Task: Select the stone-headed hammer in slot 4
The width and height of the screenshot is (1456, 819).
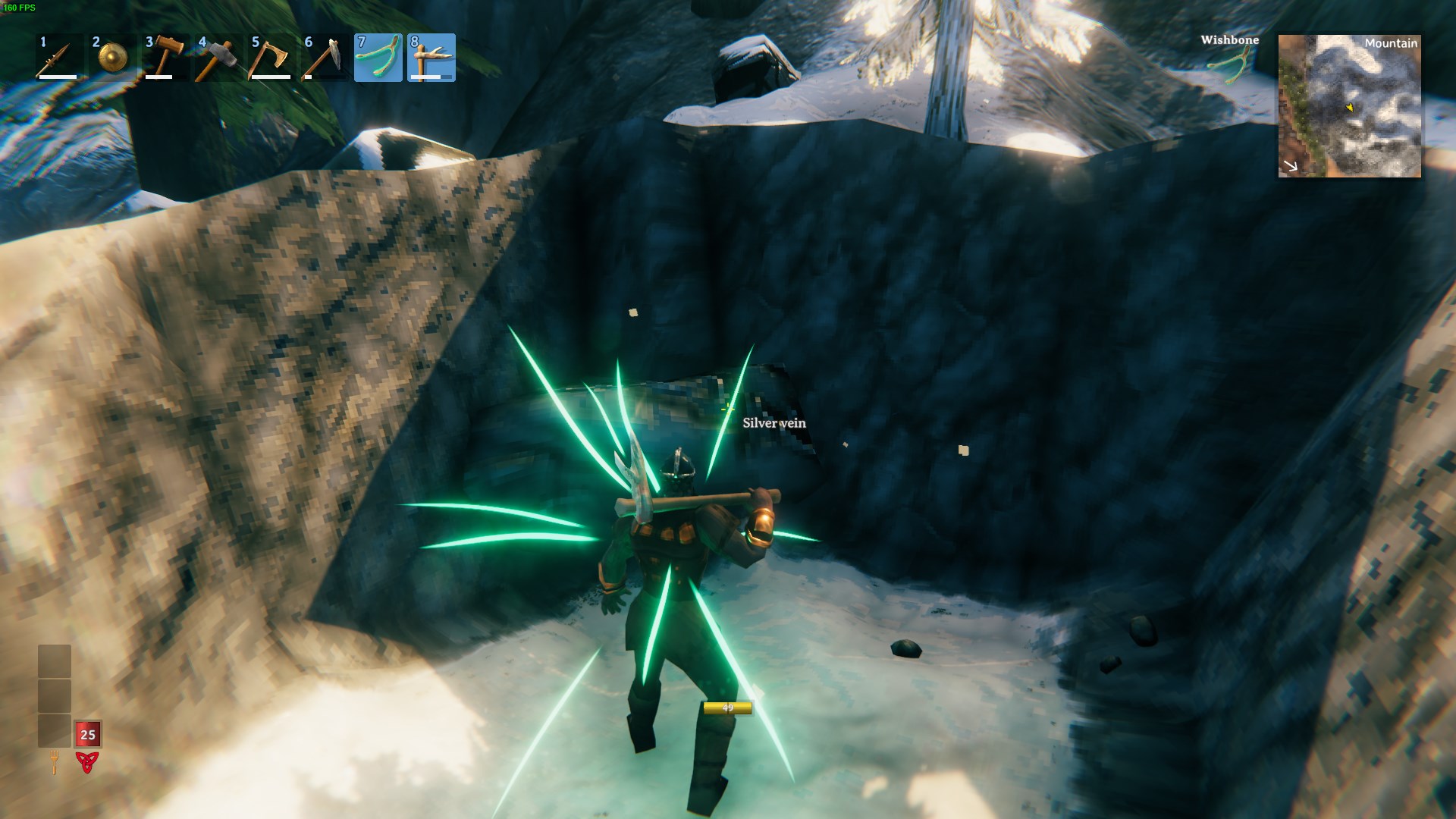Action: click(x=218, y=58)
